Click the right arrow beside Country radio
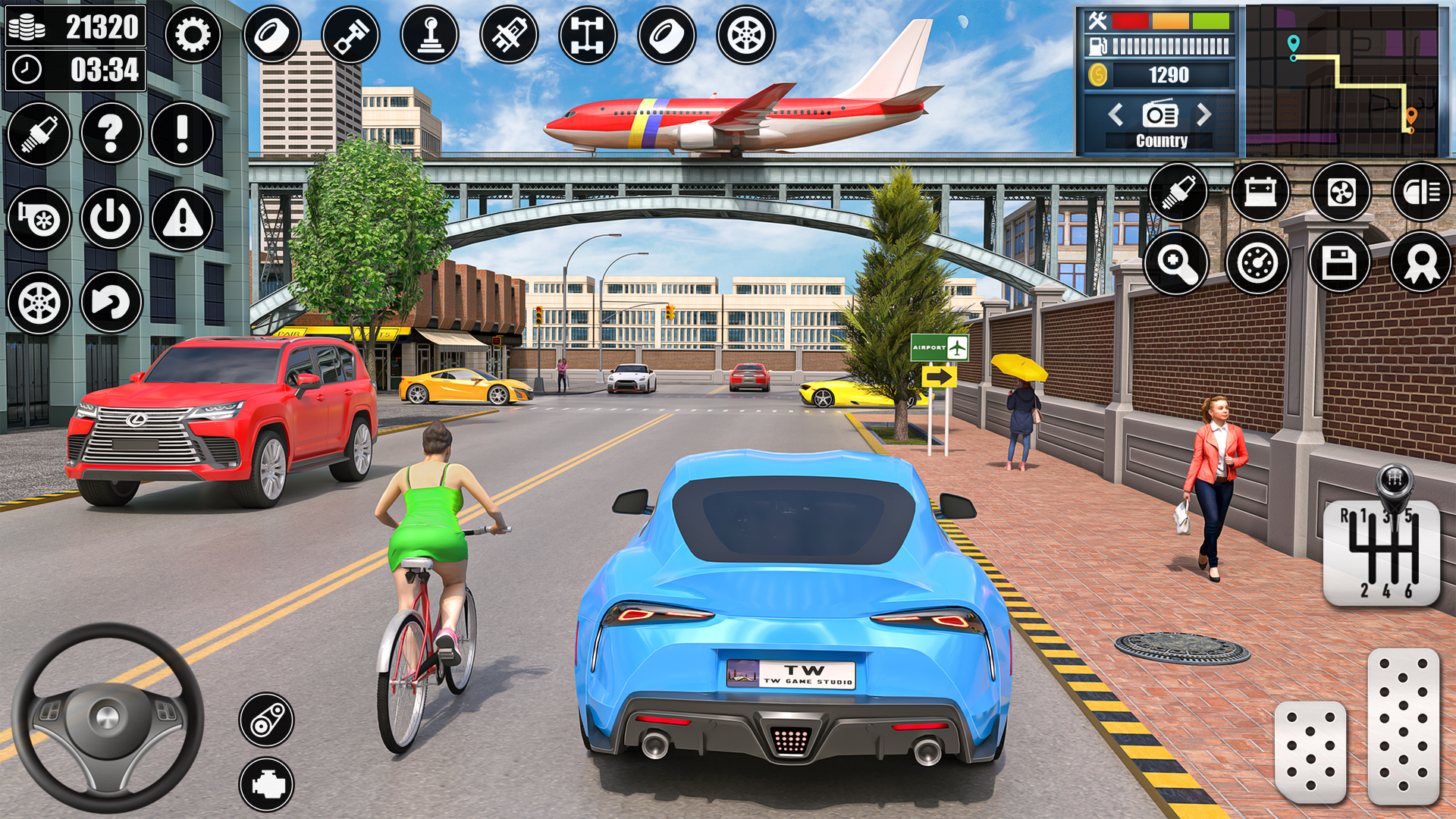 [1203, 115]
